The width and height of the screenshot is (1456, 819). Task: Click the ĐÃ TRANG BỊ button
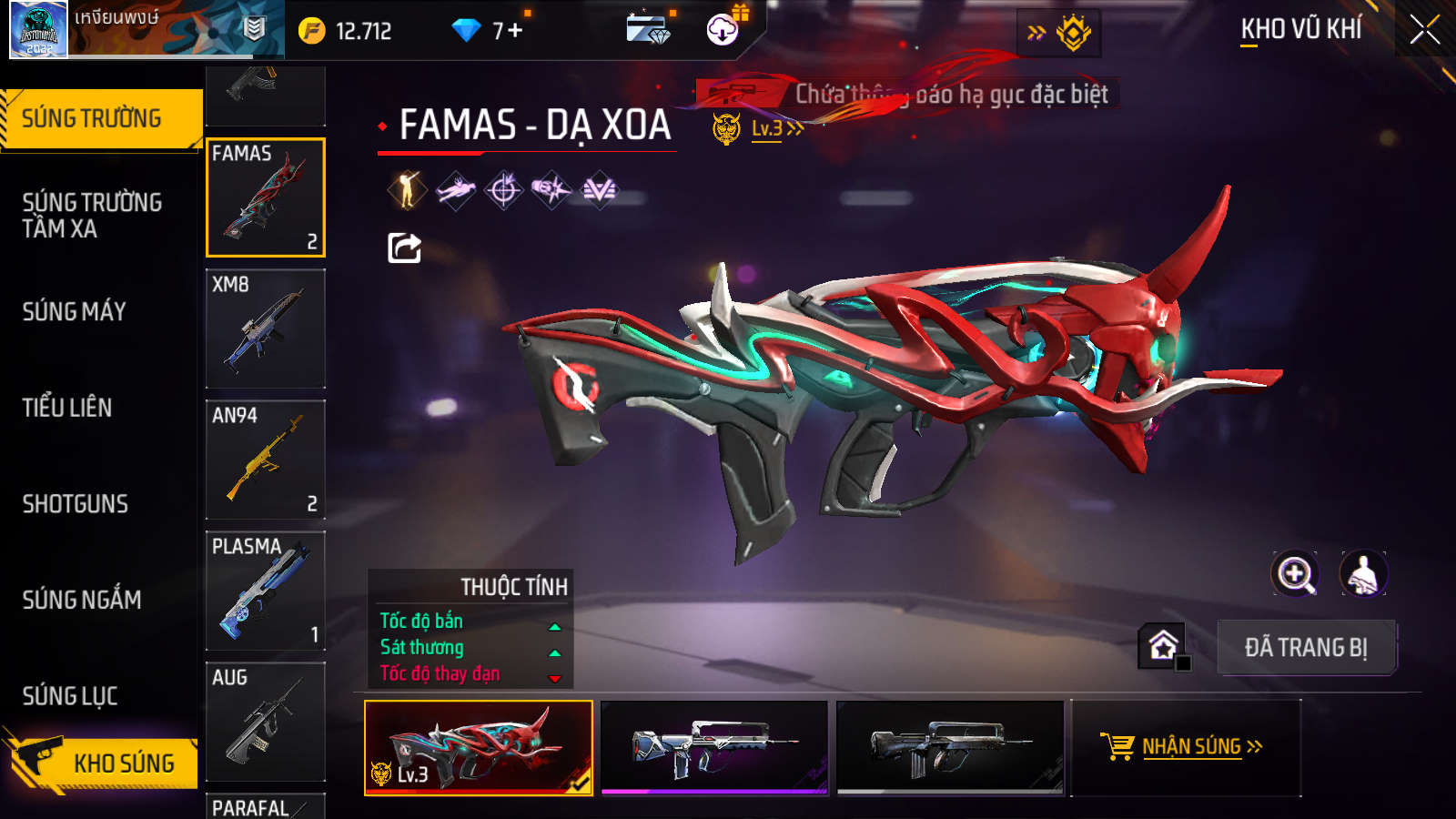[x=1306, y=647]
